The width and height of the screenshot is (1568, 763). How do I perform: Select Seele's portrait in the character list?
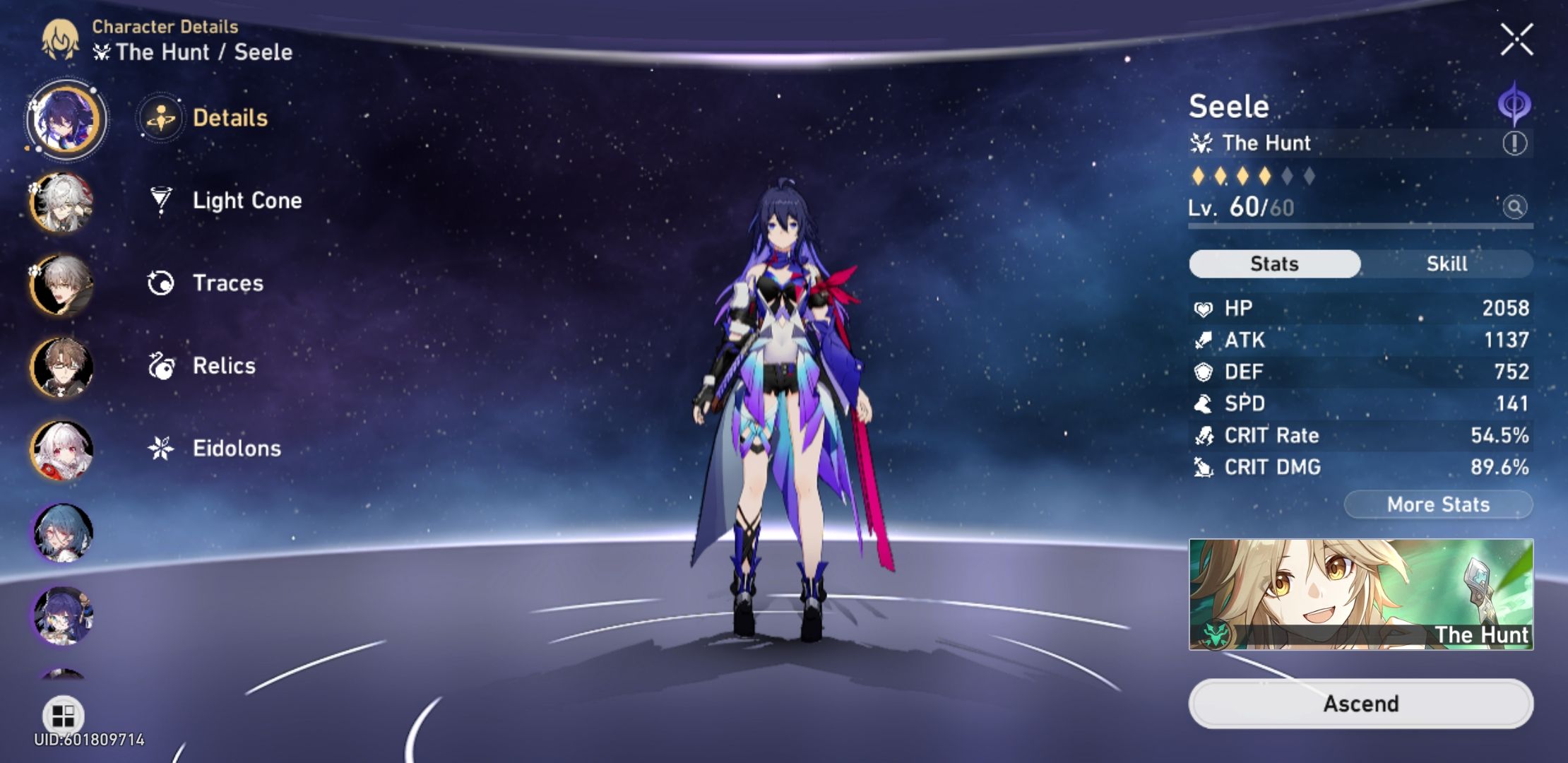64,118
